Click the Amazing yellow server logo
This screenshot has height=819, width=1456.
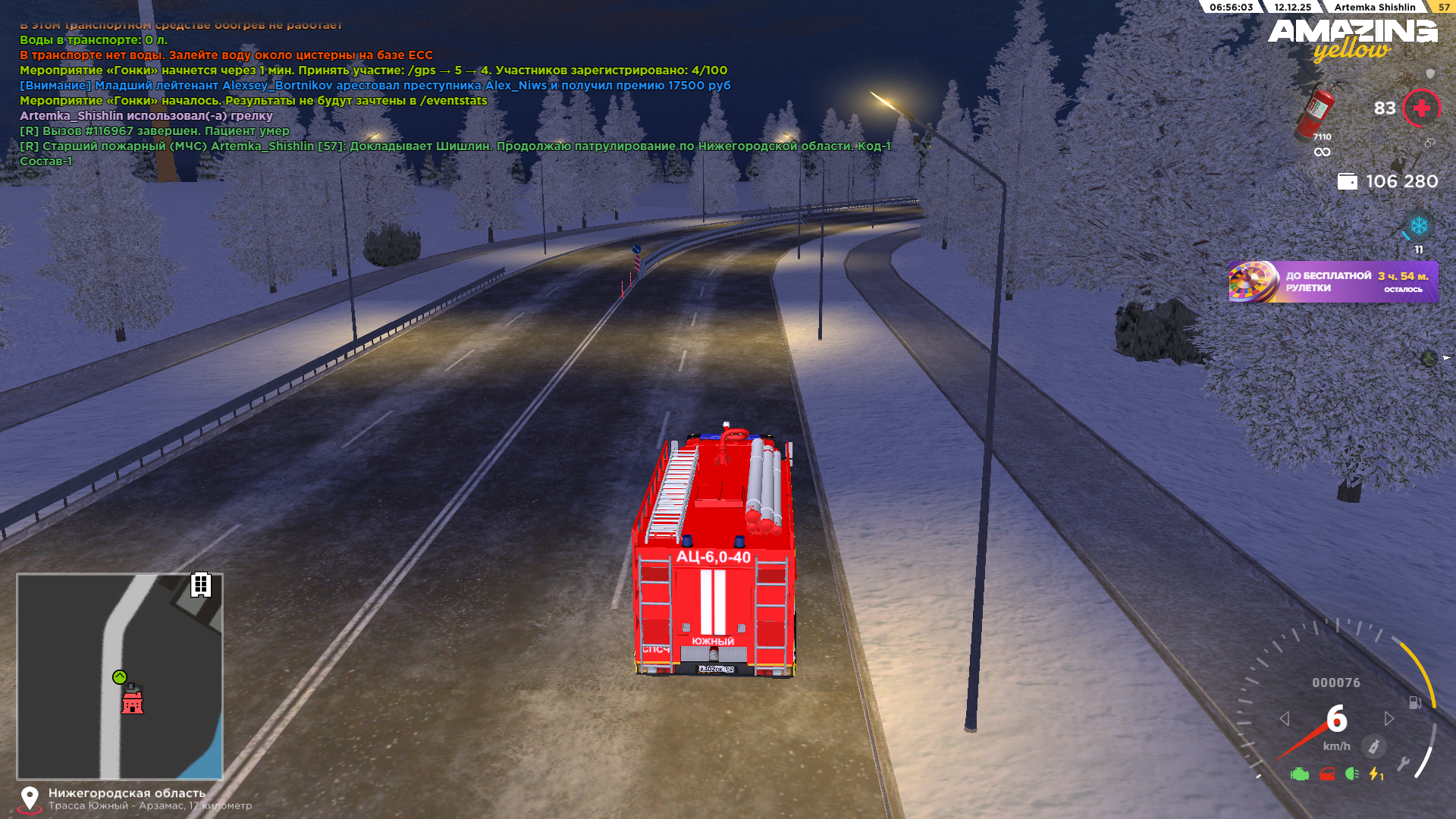coord(1352,39)
